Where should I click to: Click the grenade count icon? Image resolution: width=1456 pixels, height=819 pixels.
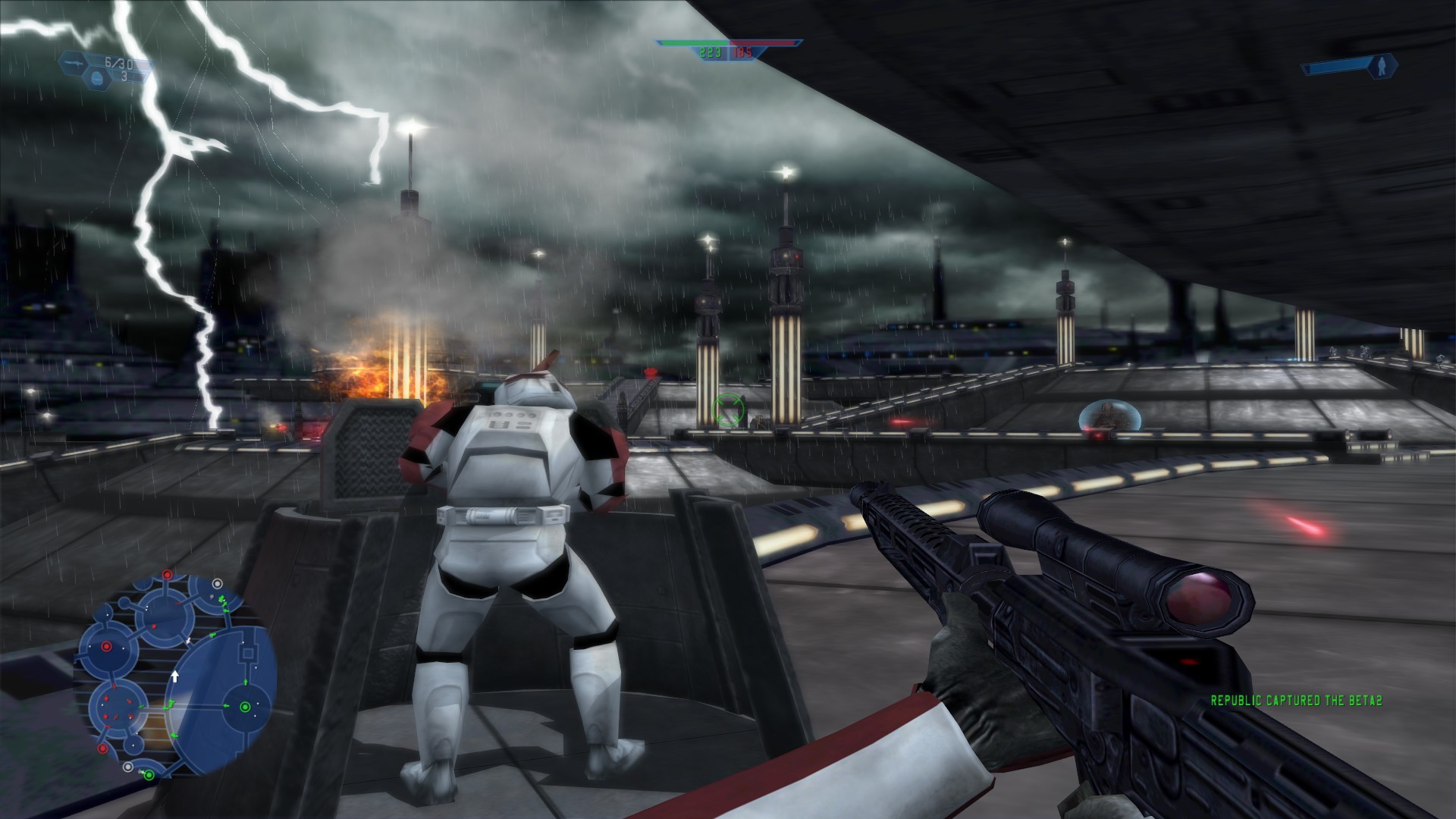click(x=97, y=78)
